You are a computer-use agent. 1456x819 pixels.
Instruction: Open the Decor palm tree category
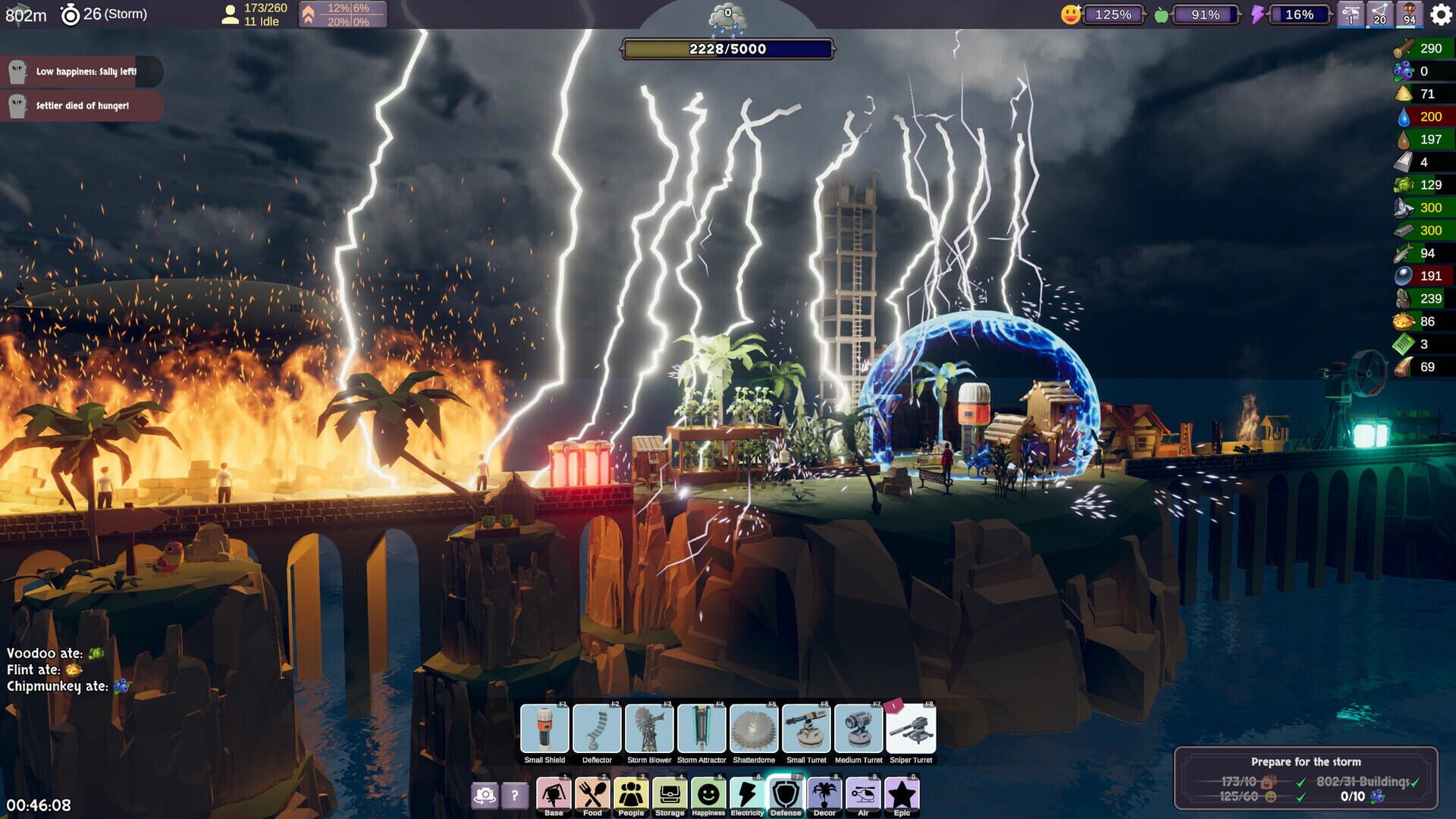(x=825, y=793)
